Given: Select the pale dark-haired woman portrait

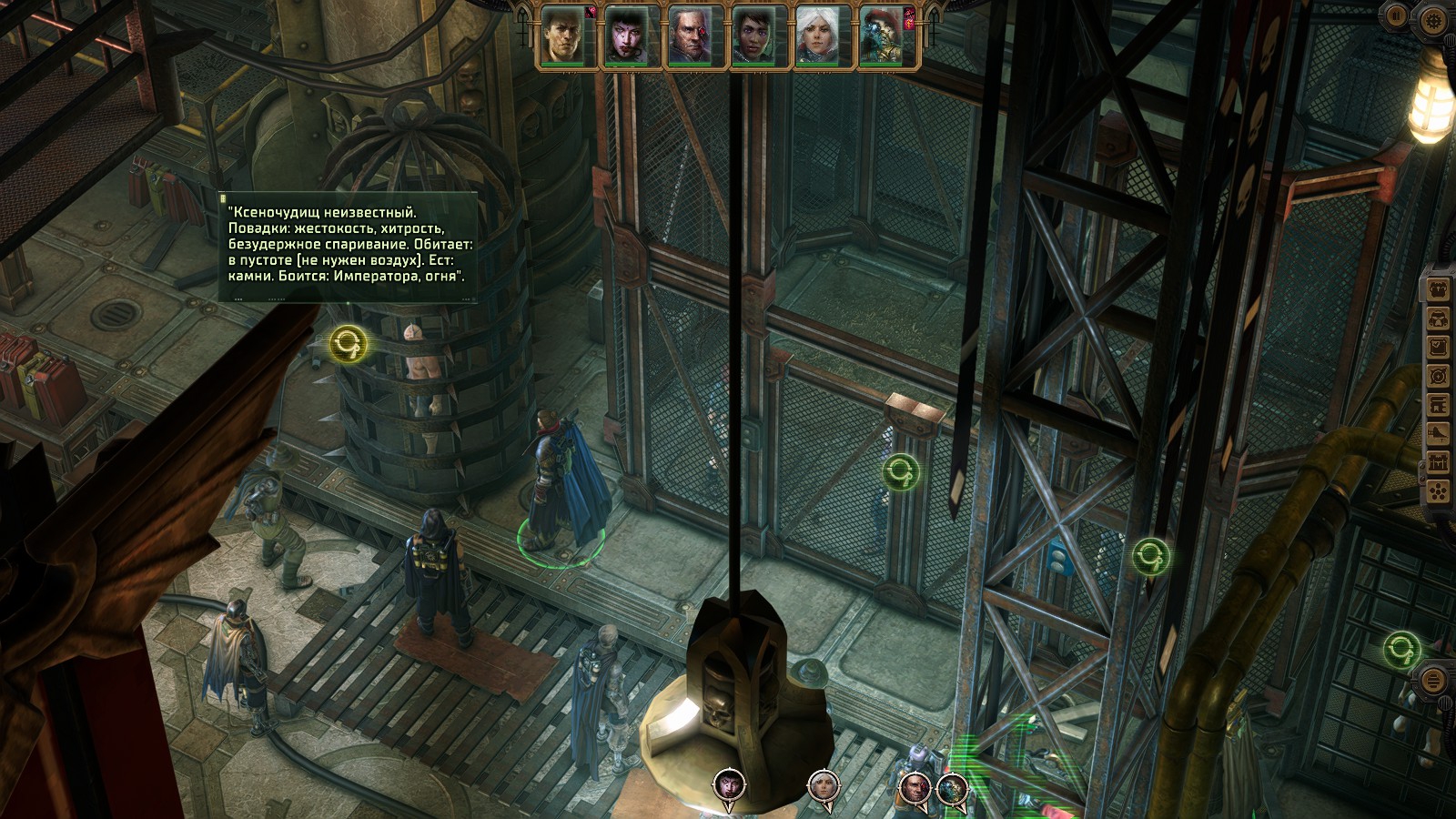Looking at the screenshot, I should (627, 36).
